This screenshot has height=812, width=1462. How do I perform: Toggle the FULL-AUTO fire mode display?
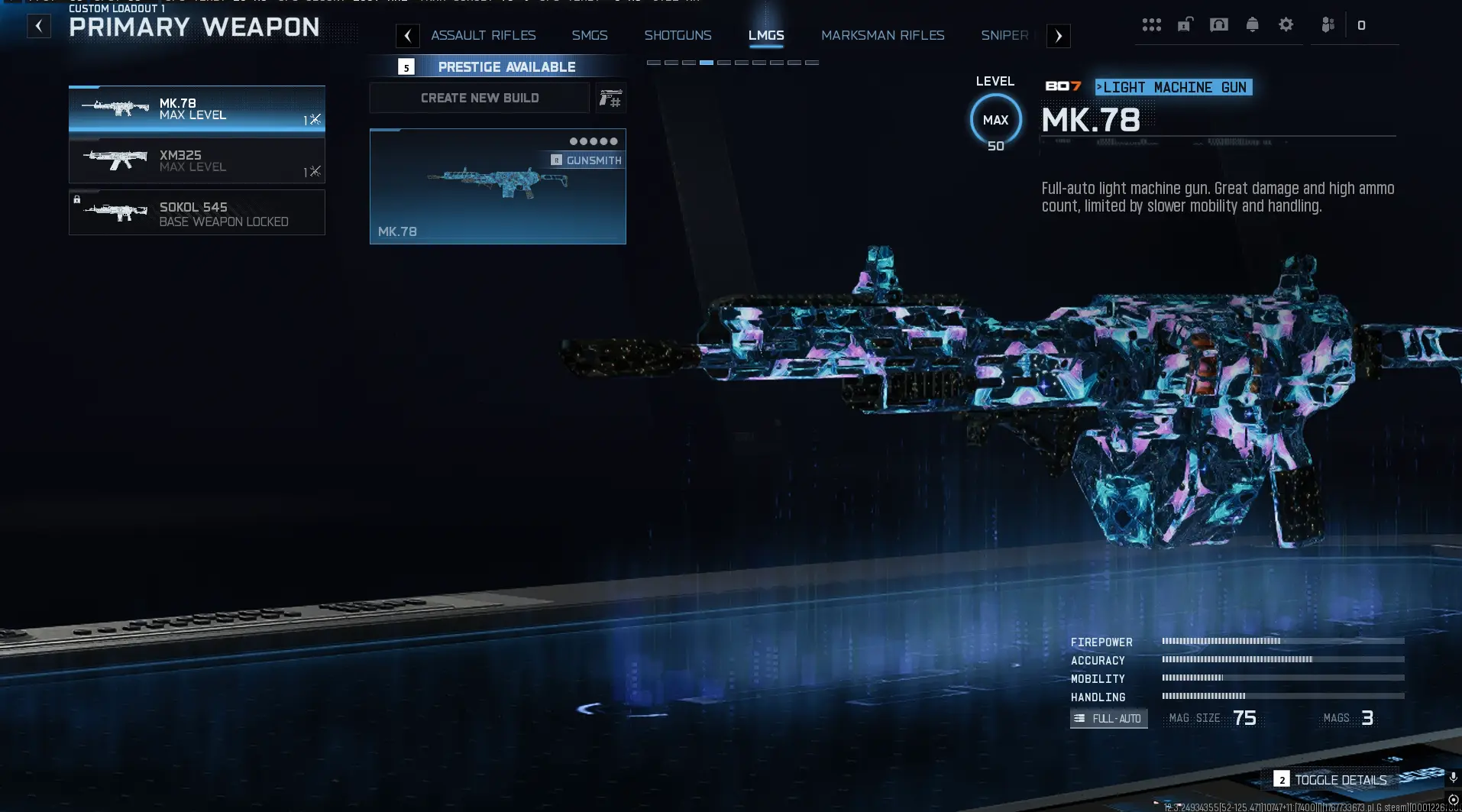[1108, 718]
